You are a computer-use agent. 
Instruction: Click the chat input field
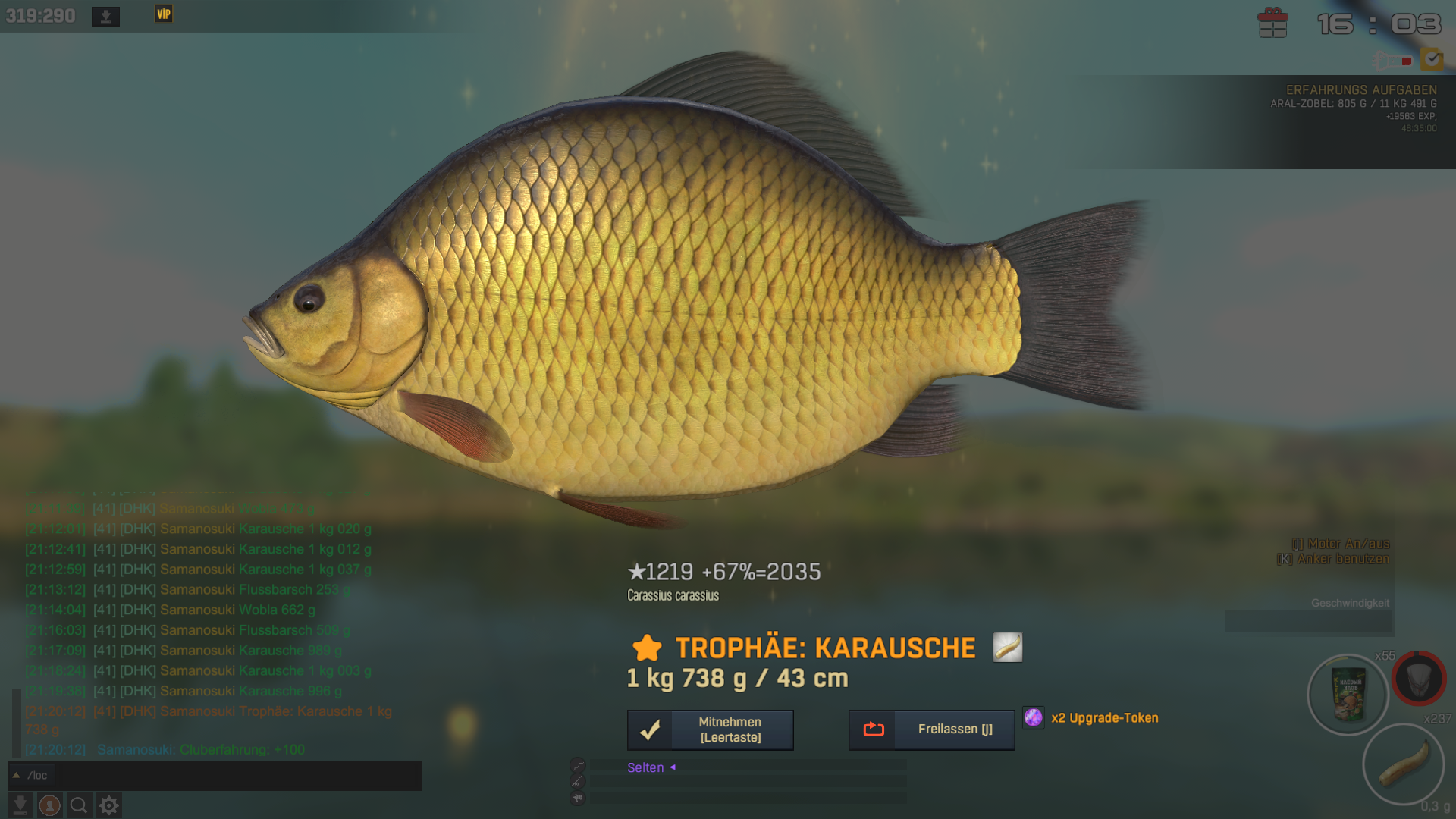pos(227,776)
